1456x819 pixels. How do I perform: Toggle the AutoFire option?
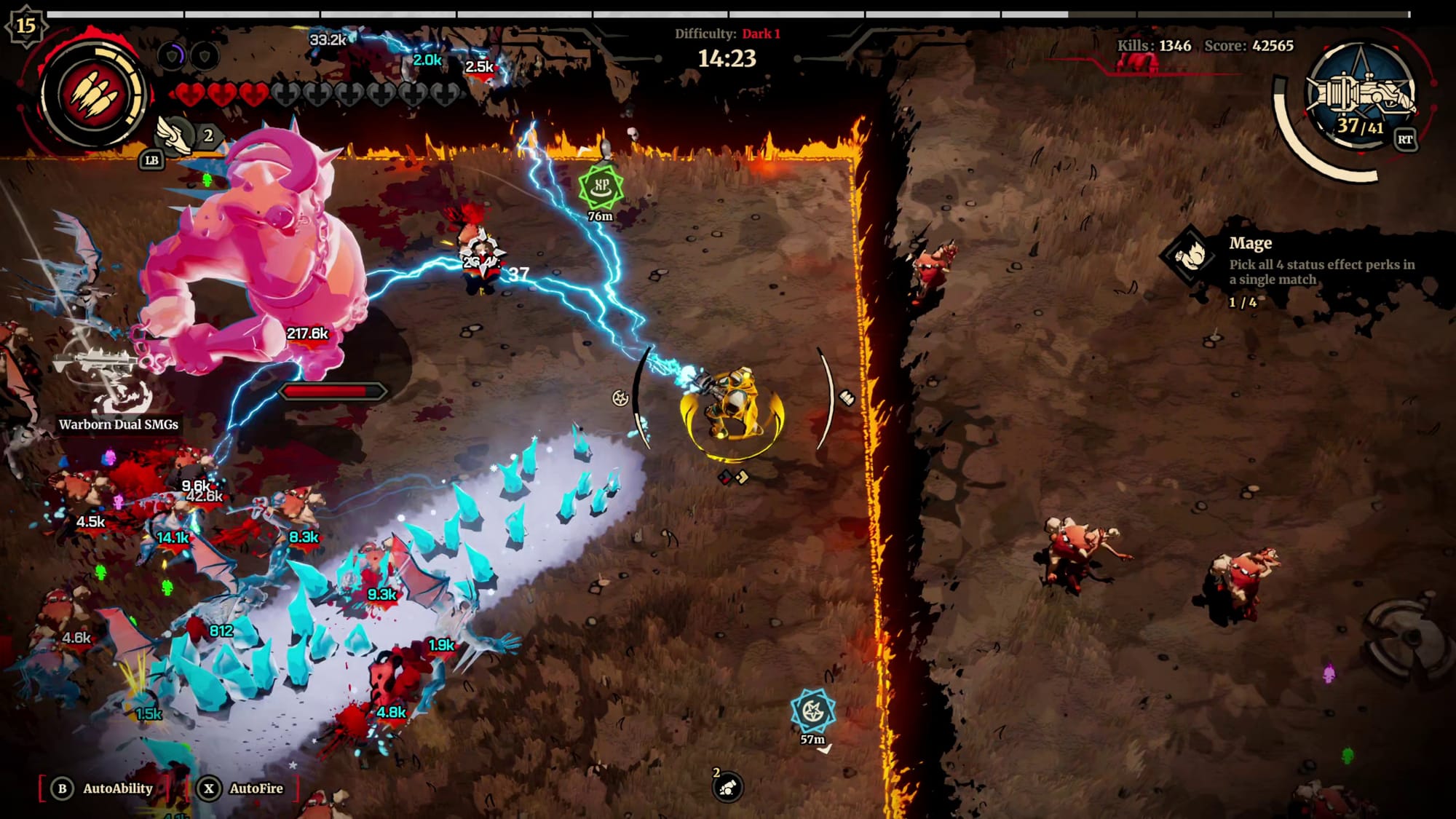244,788
